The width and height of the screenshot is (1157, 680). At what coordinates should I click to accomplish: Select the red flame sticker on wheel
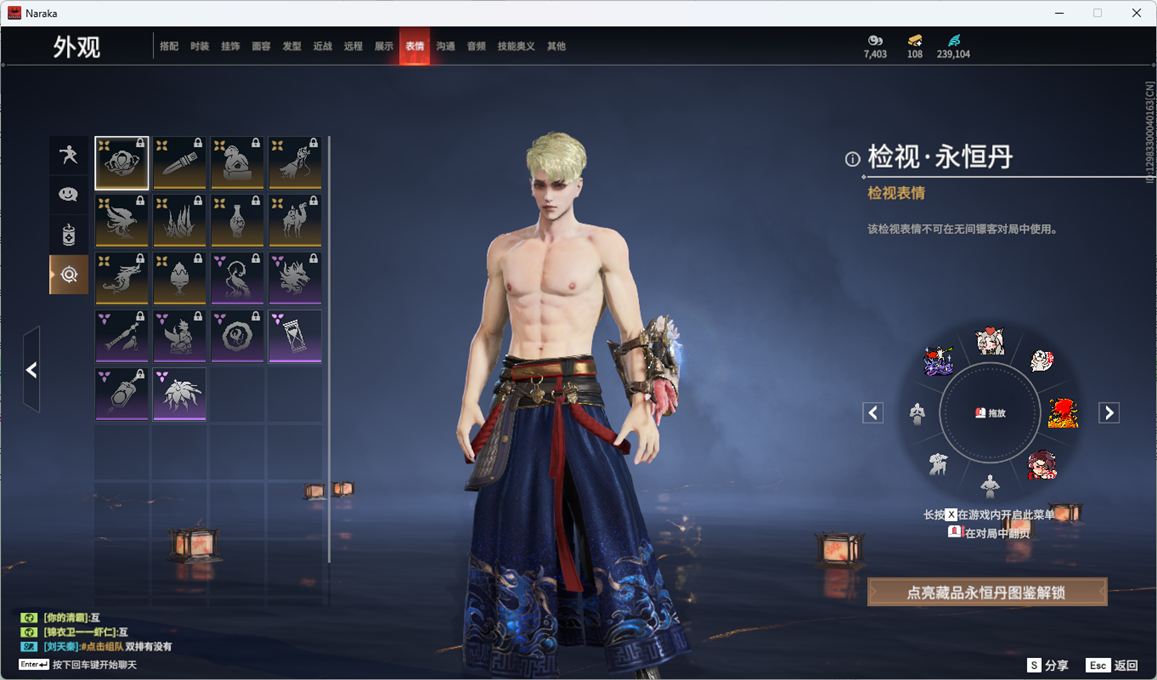click(1061, 412)
